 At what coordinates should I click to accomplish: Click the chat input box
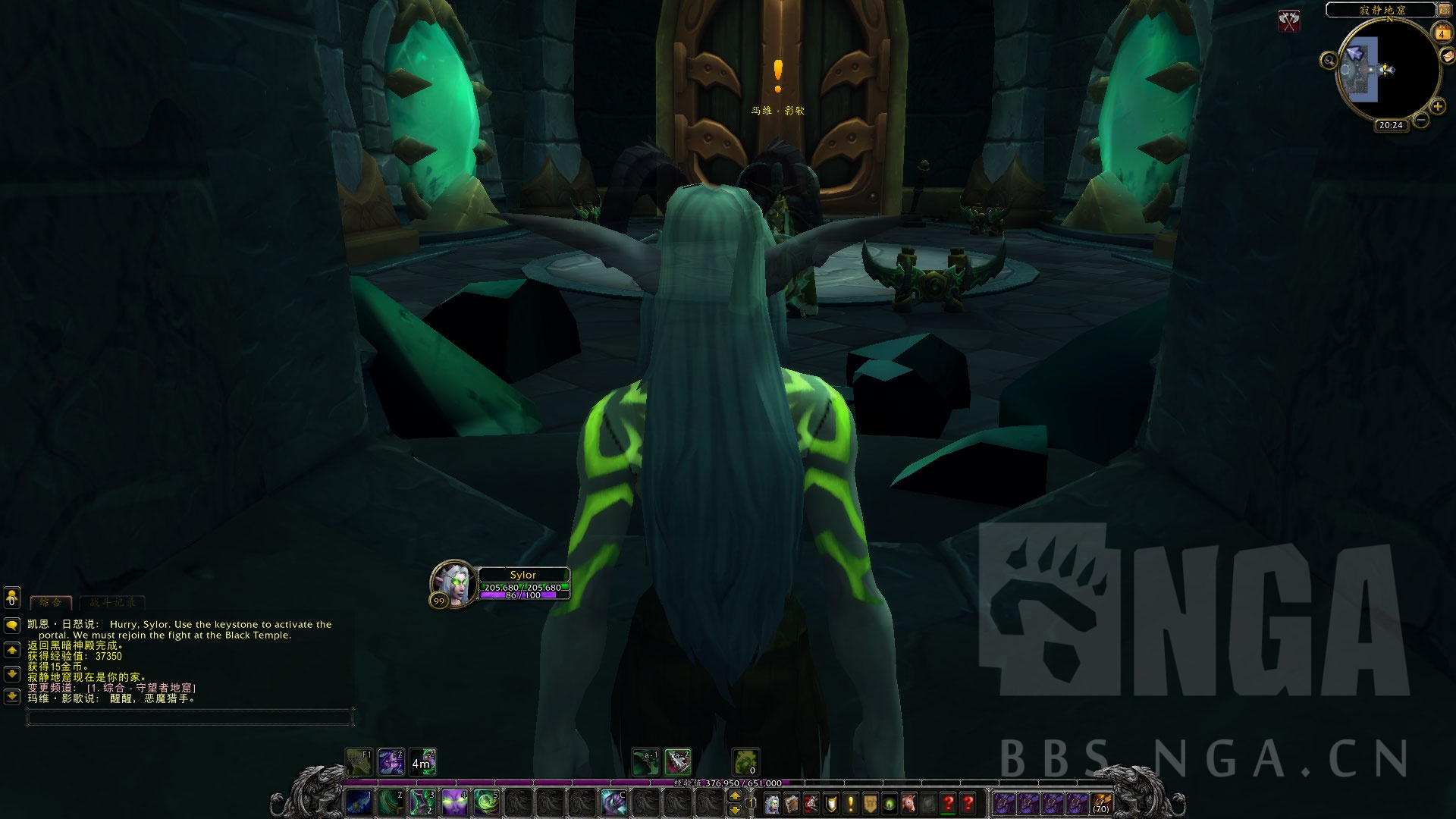click(x=190, y=716)
